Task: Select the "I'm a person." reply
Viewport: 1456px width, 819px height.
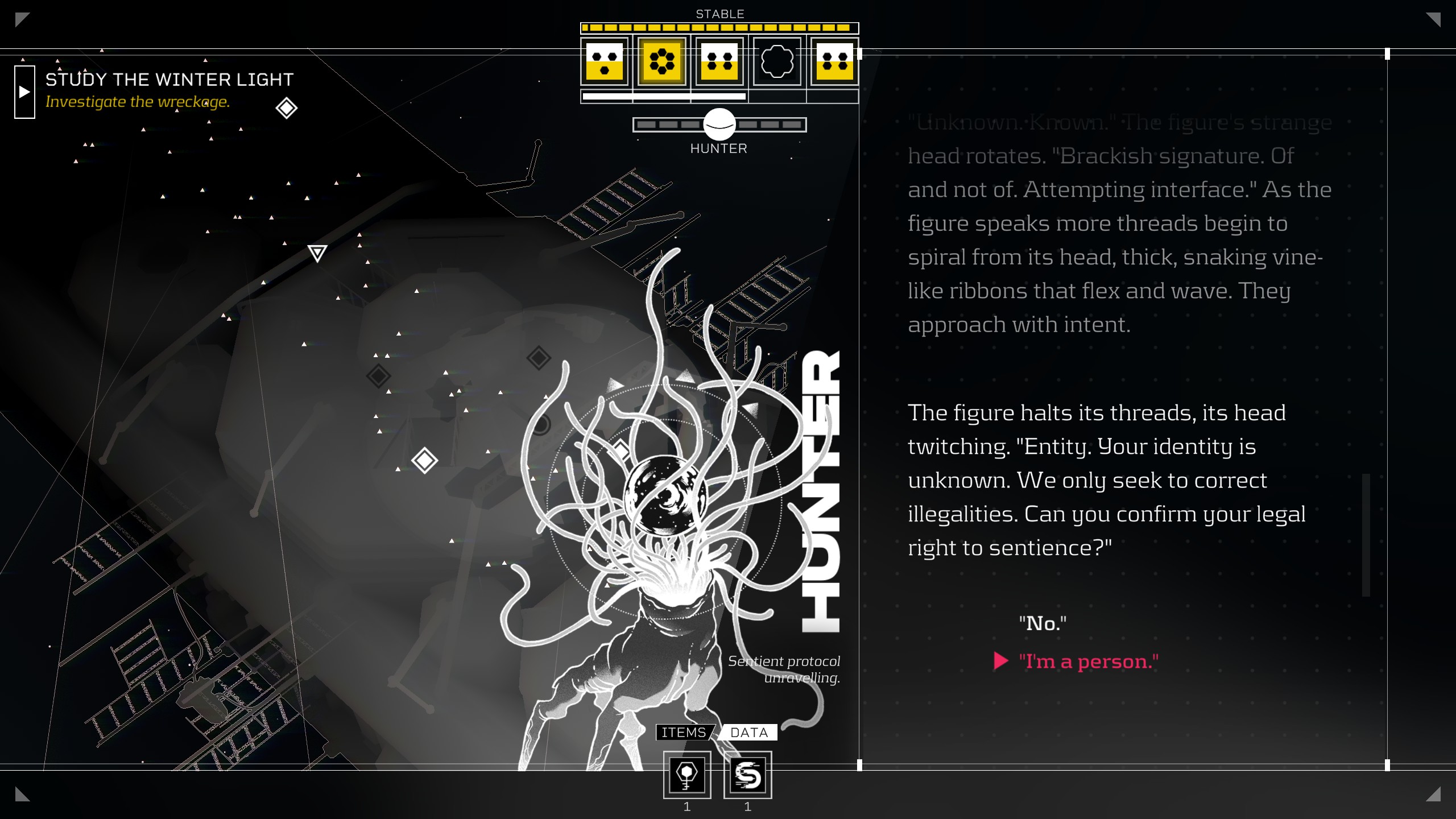Action: coord(1088,661)
